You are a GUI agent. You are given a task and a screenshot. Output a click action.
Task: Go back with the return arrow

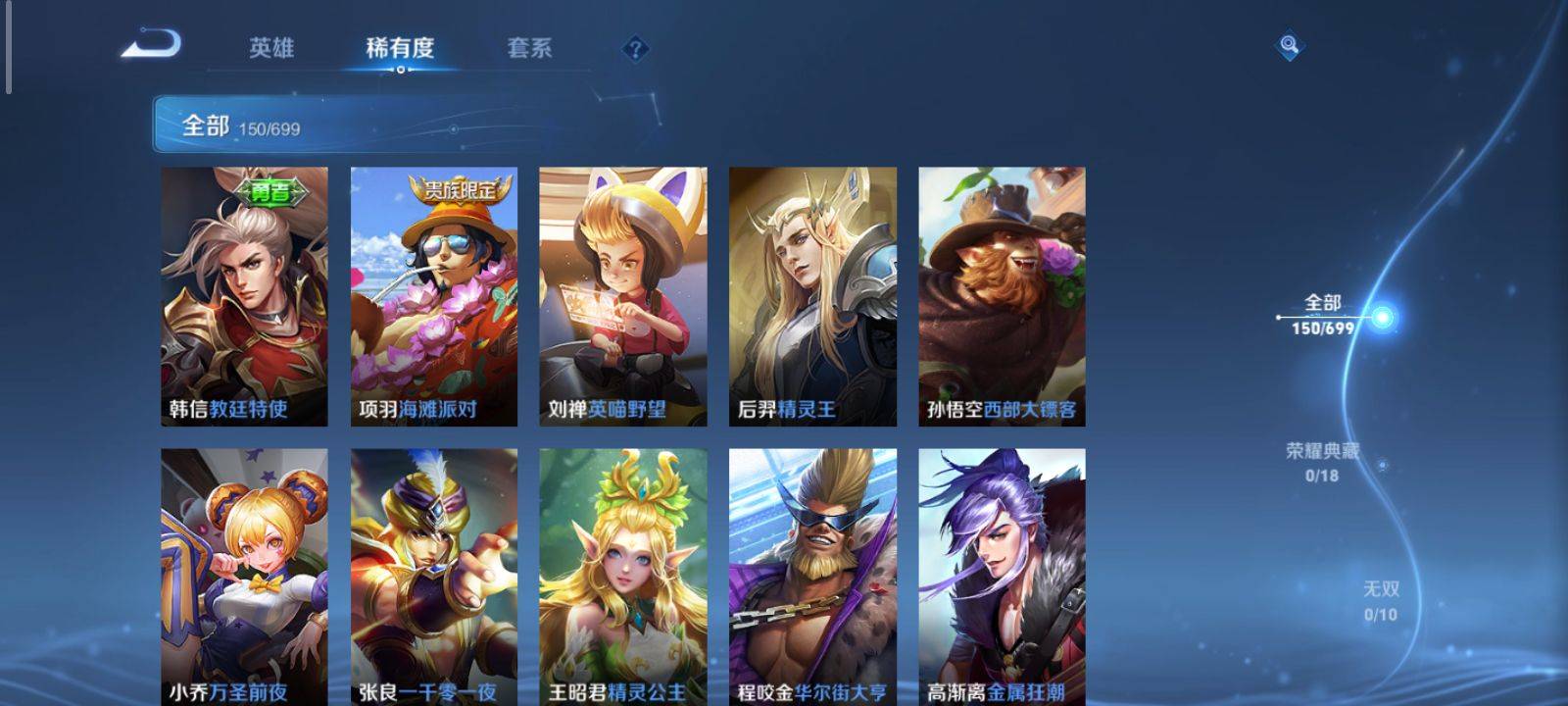point(151,45)
